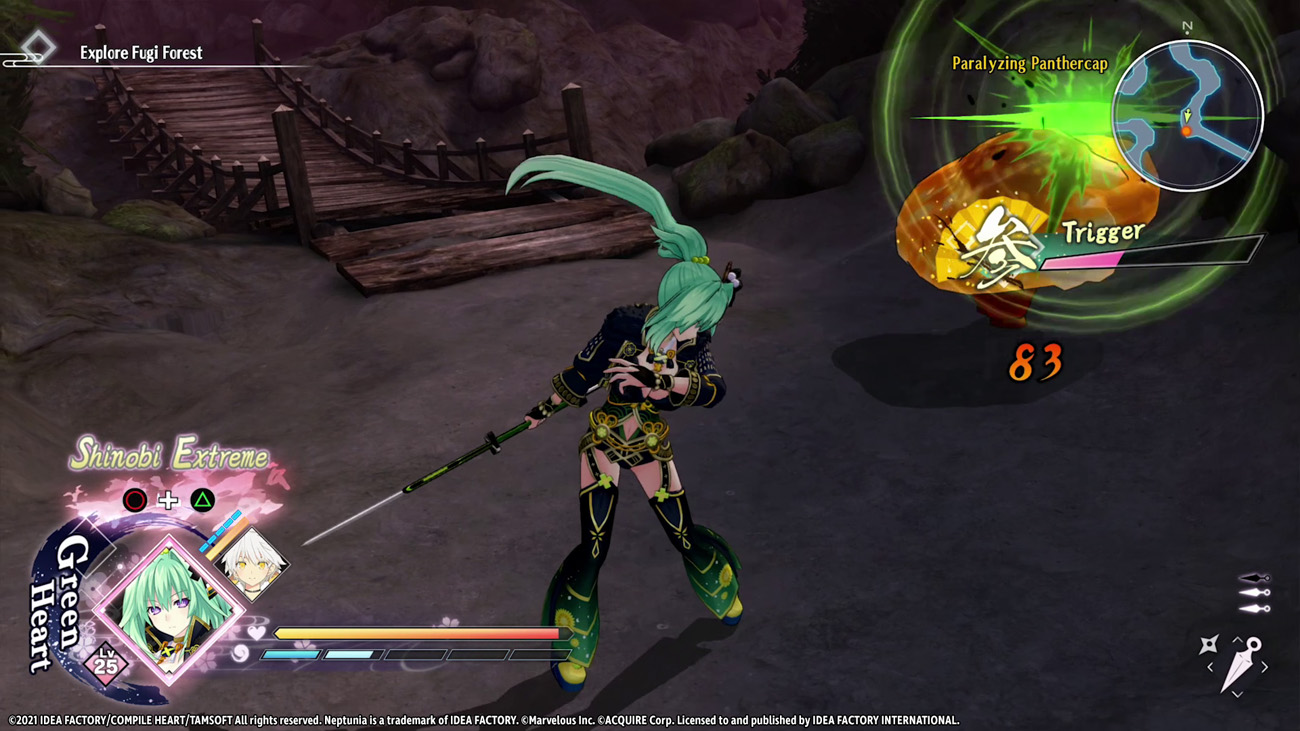Screen dimensions: 1300x731
Task: Switch to the white-haired partner portrait
Action: coord(251,563)
